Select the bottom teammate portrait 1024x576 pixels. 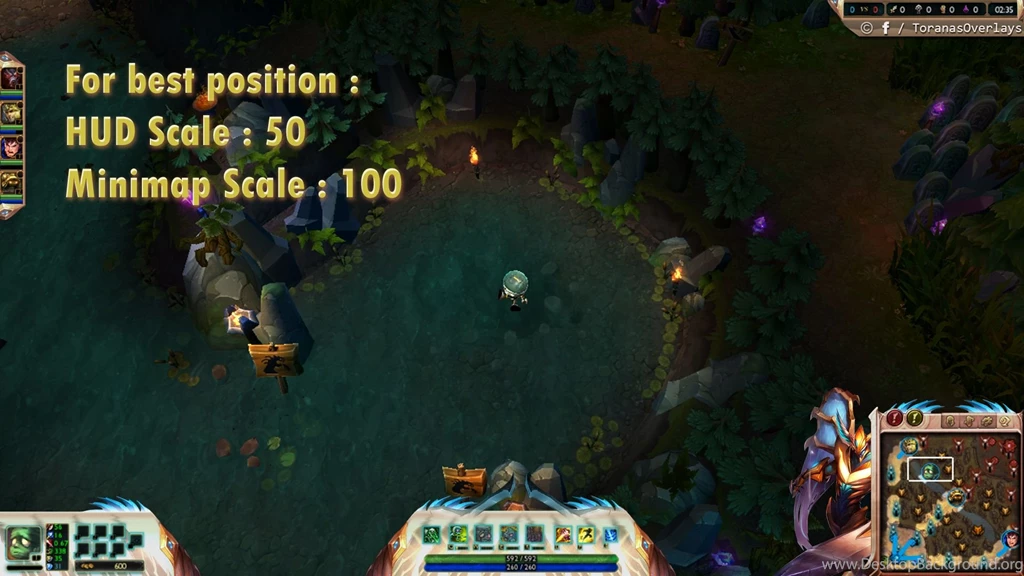tap(11, 182)
